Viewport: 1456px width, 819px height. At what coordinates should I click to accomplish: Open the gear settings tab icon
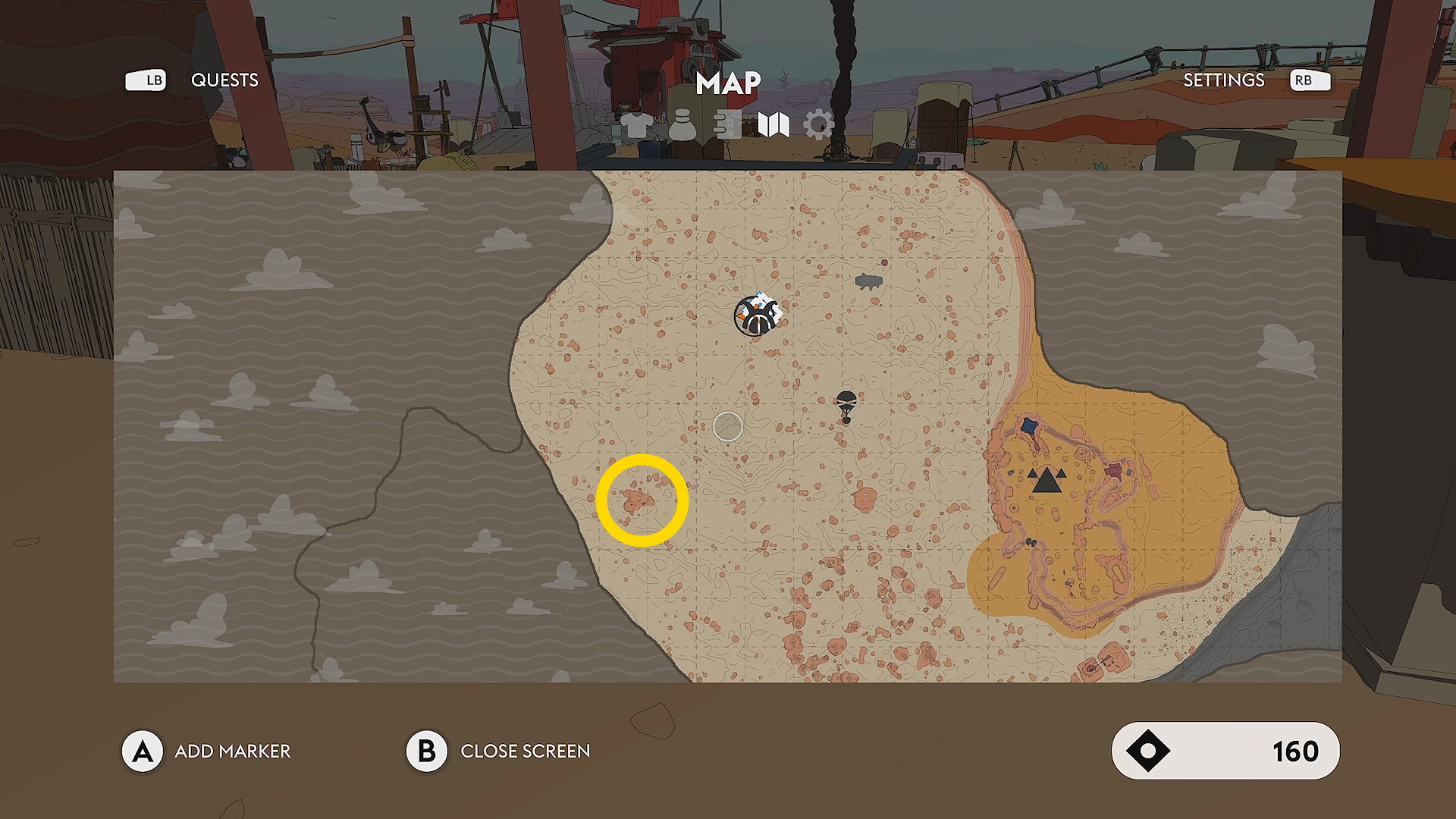(x=818, y=125)
